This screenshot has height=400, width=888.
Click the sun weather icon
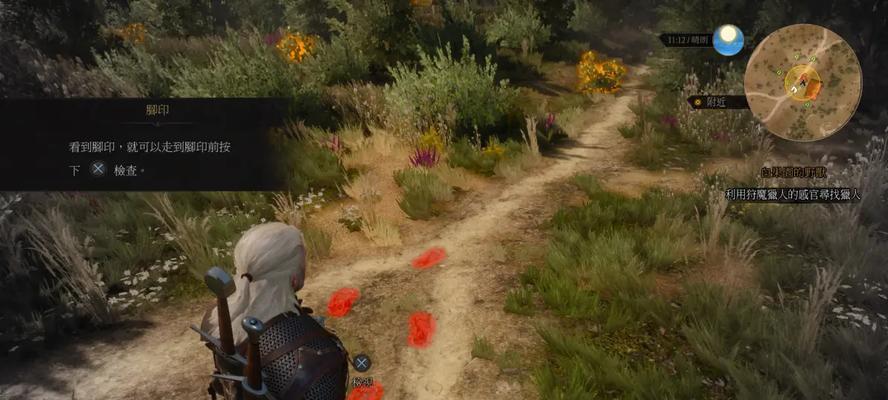tap(729, 40)
